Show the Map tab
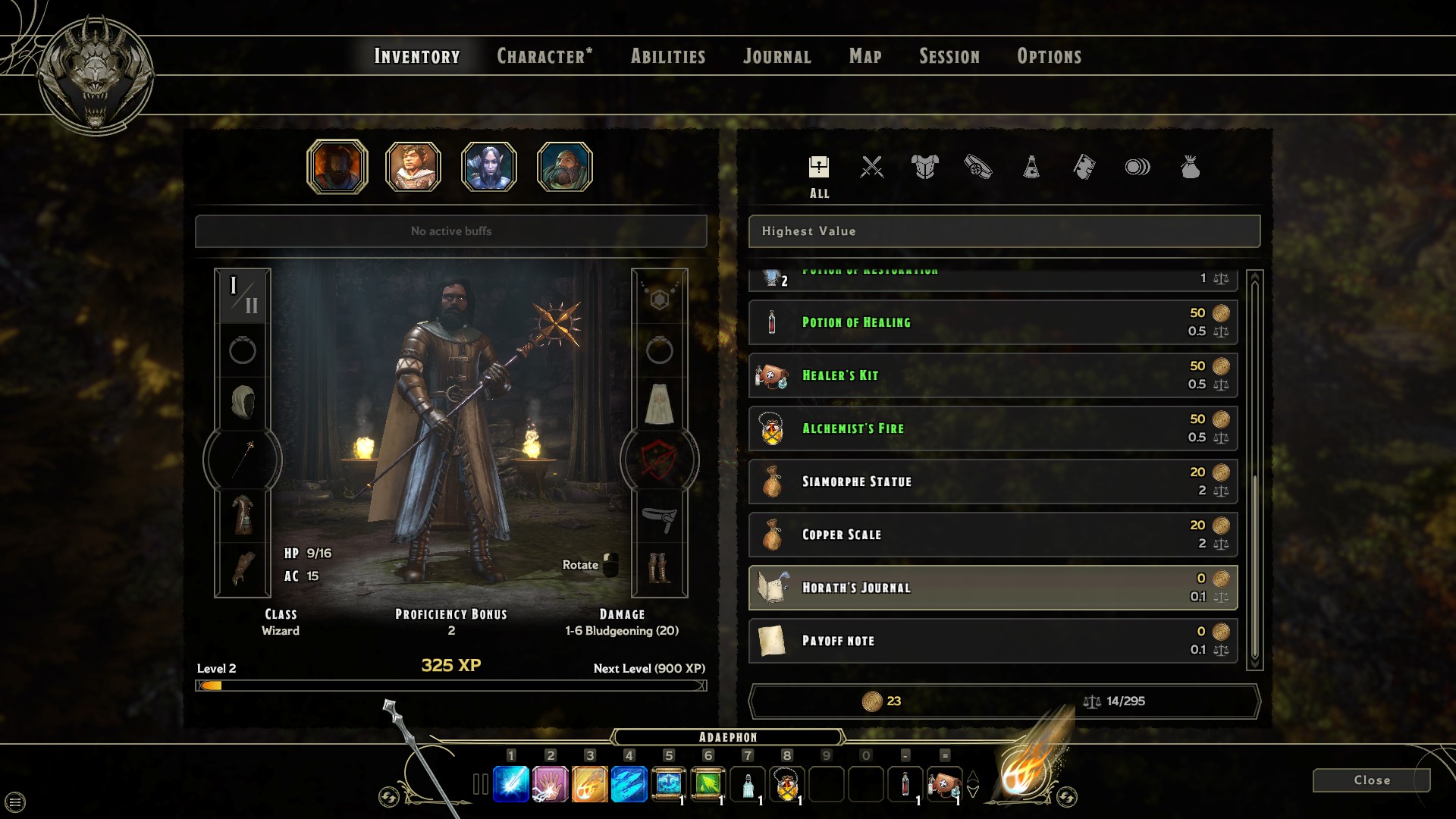 pyautogui.click(x=865, y=56)
